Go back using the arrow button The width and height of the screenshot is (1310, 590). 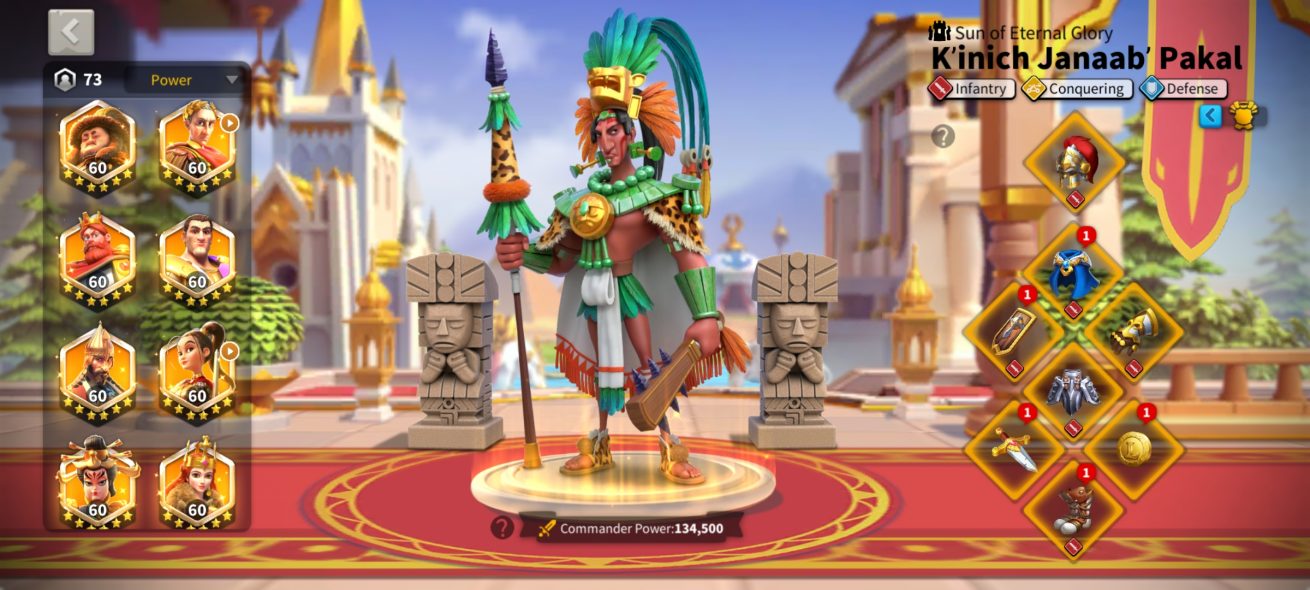[x=71, y=32]
